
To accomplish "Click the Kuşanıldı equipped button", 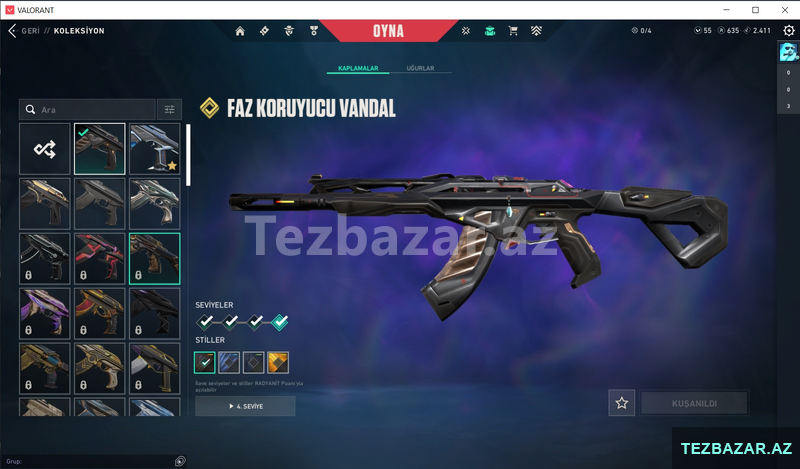I will pyautogui.click(x=694, y=403).
